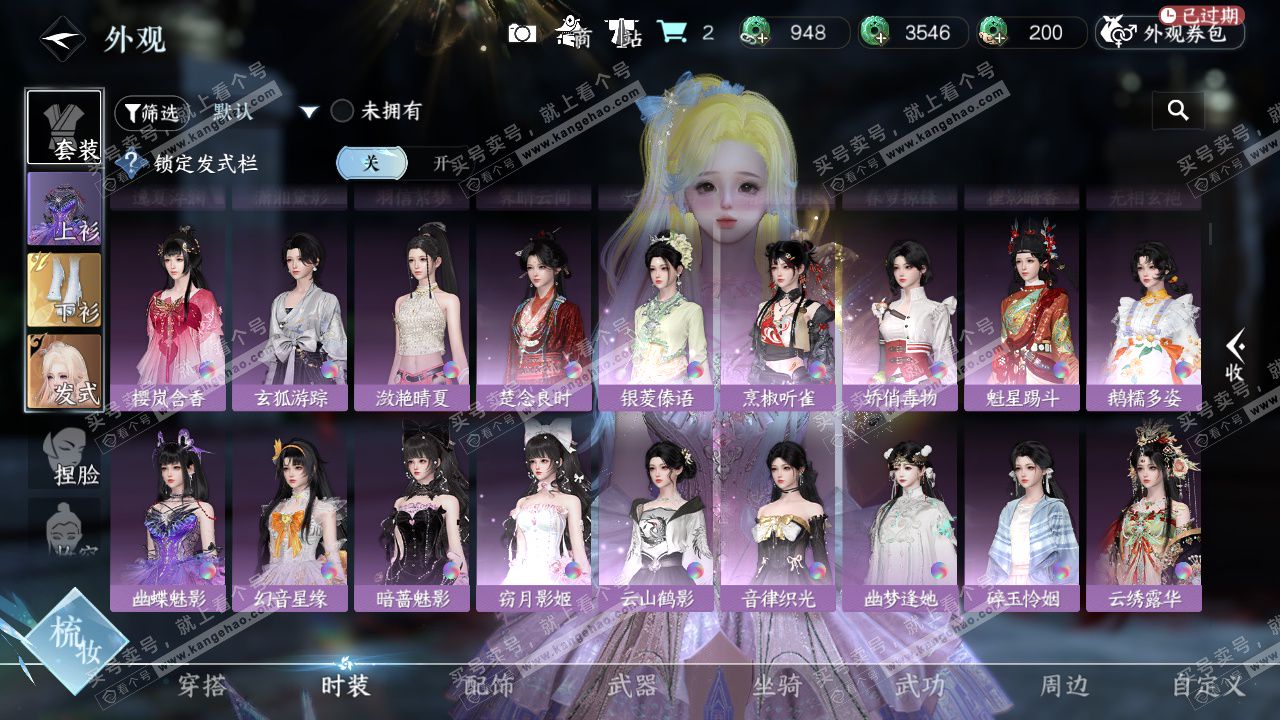Go back using the top-left arrow
The image size is (1280, 720).
[61, 40]
